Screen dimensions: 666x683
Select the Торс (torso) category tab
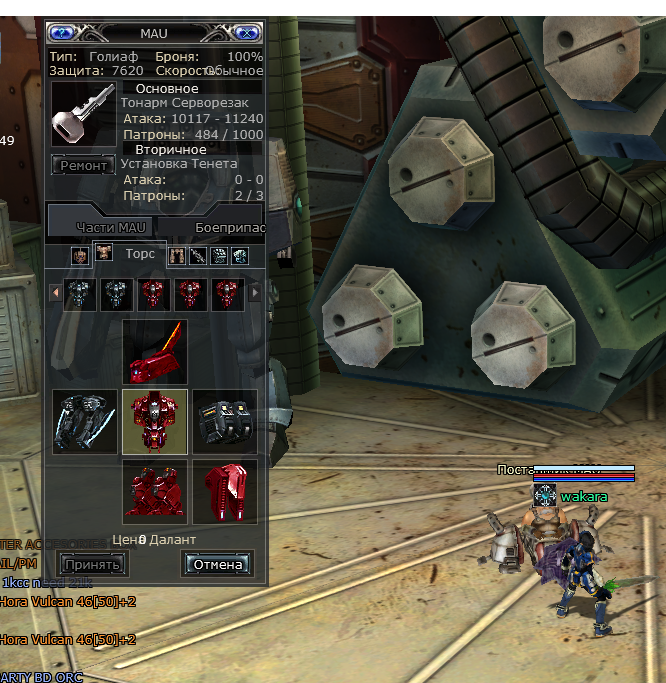(x=129, y=254)
